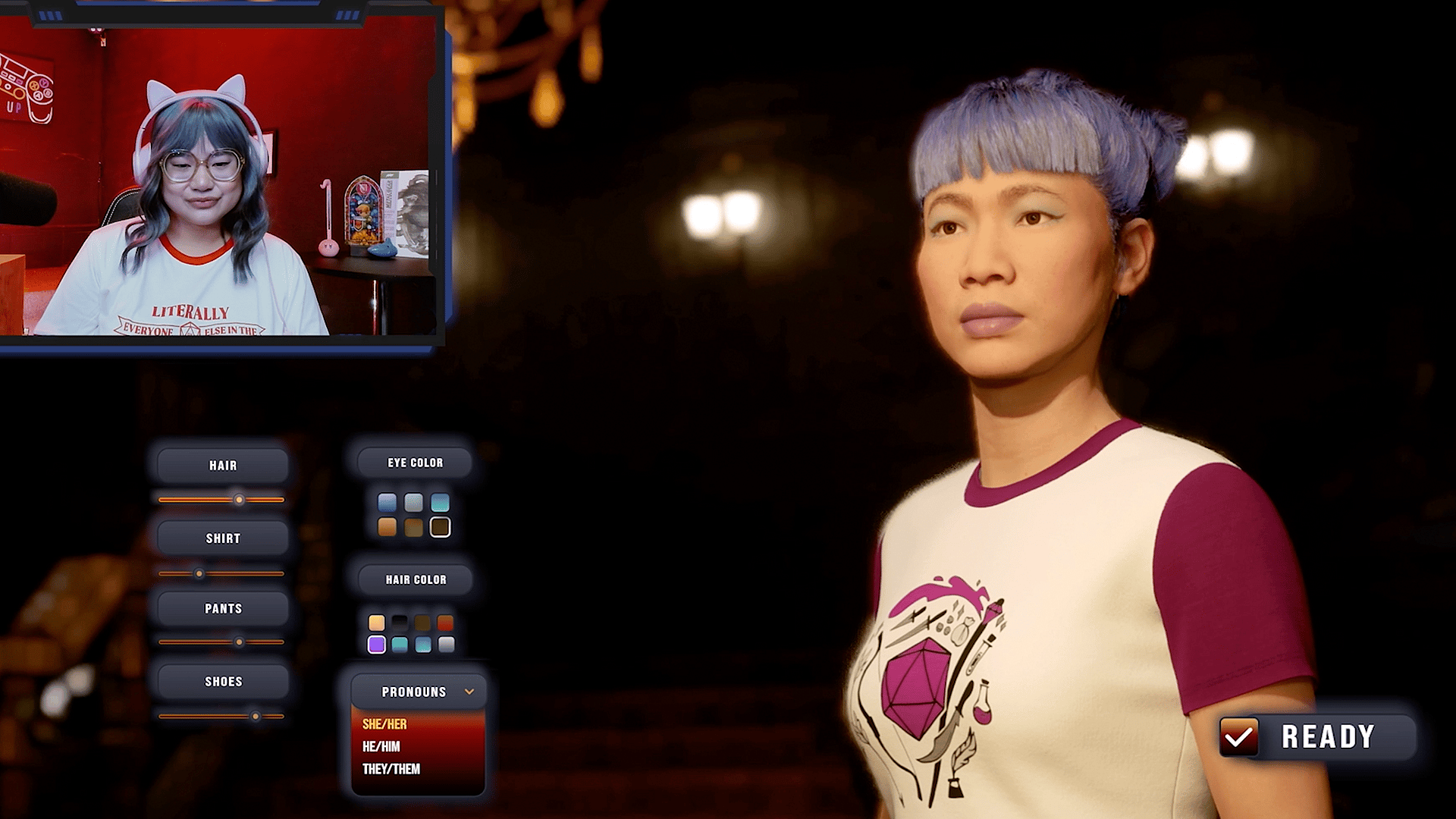Change the Pants slider
The image size is (1456, 819).
[239, 642]
